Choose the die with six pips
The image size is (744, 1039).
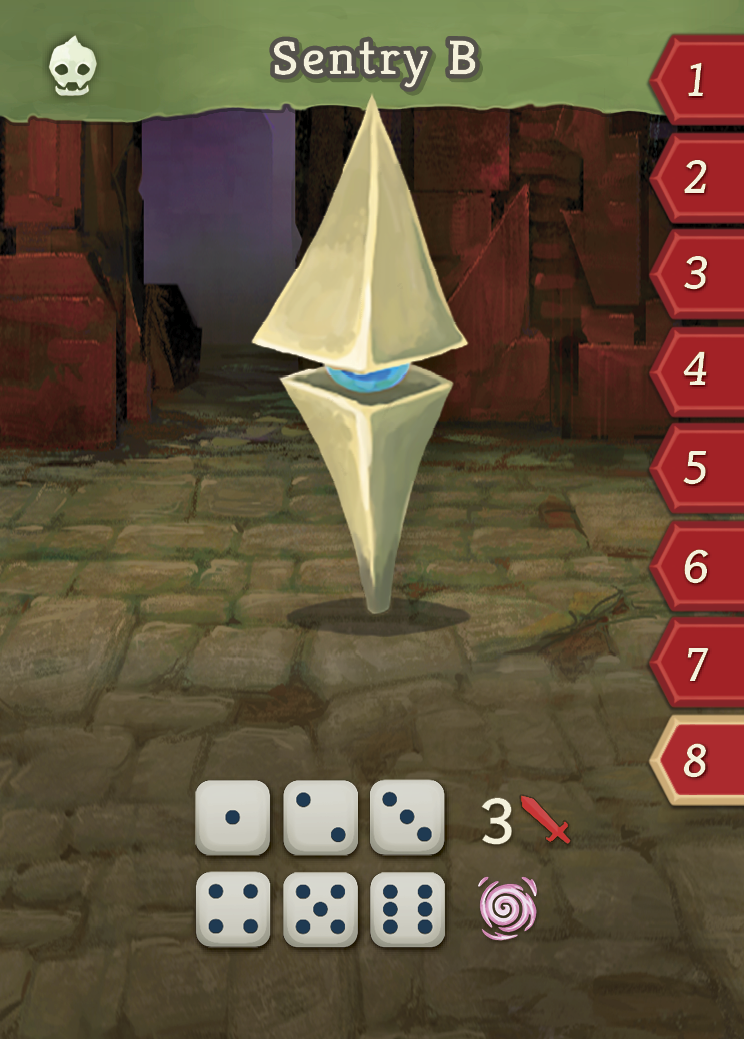tap(407, 908)
